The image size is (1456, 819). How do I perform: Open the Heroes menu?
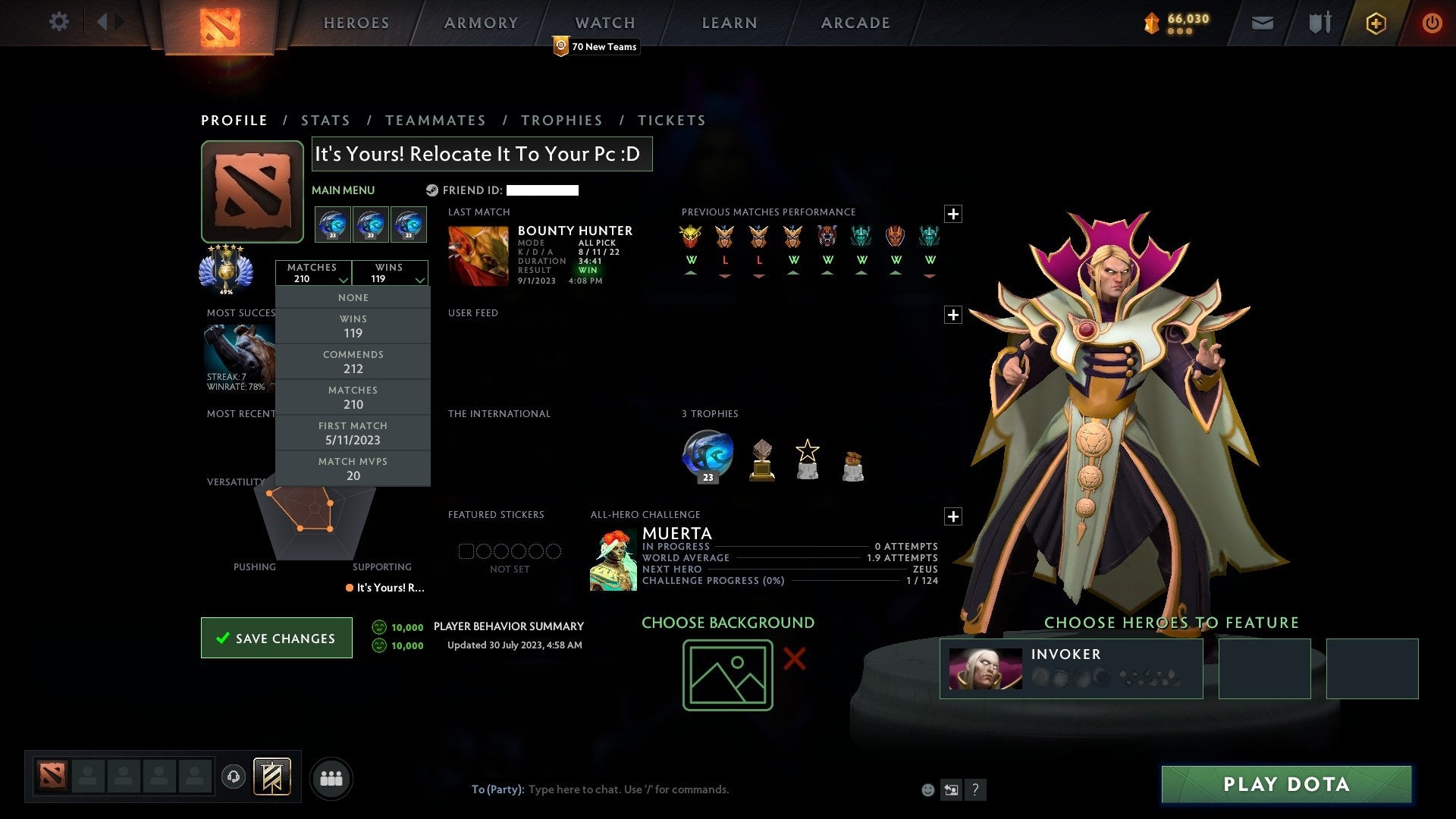pyautogui.click(x=356, y=23)
